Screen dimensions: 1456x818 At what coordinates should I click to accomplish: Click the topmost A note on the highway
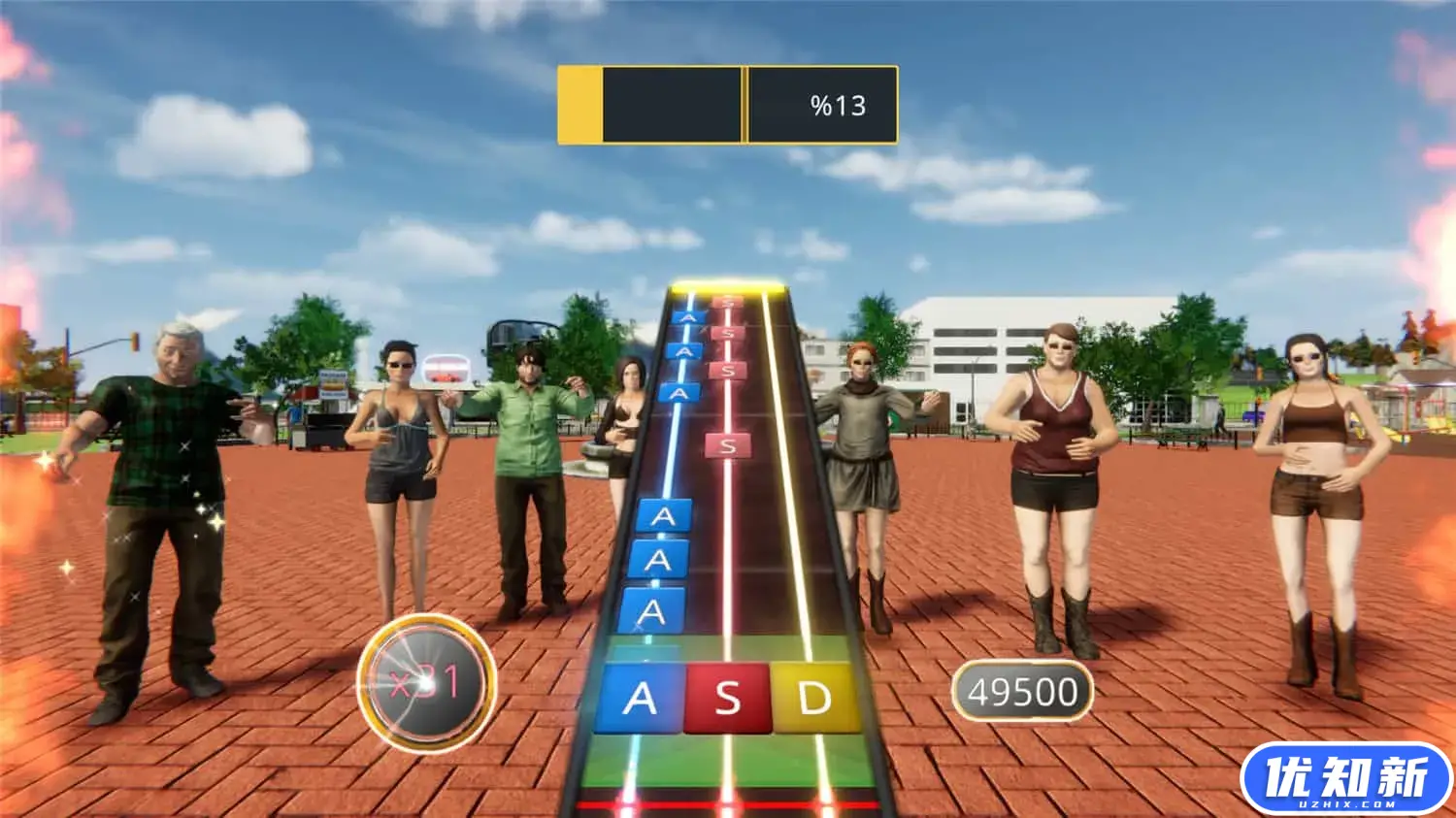(689, 315)
